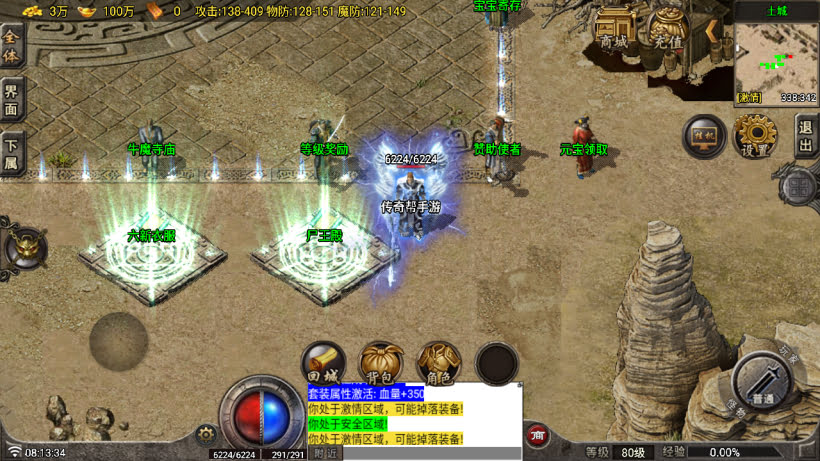Open the 角色 character sheet

click(x=438, y=363)
